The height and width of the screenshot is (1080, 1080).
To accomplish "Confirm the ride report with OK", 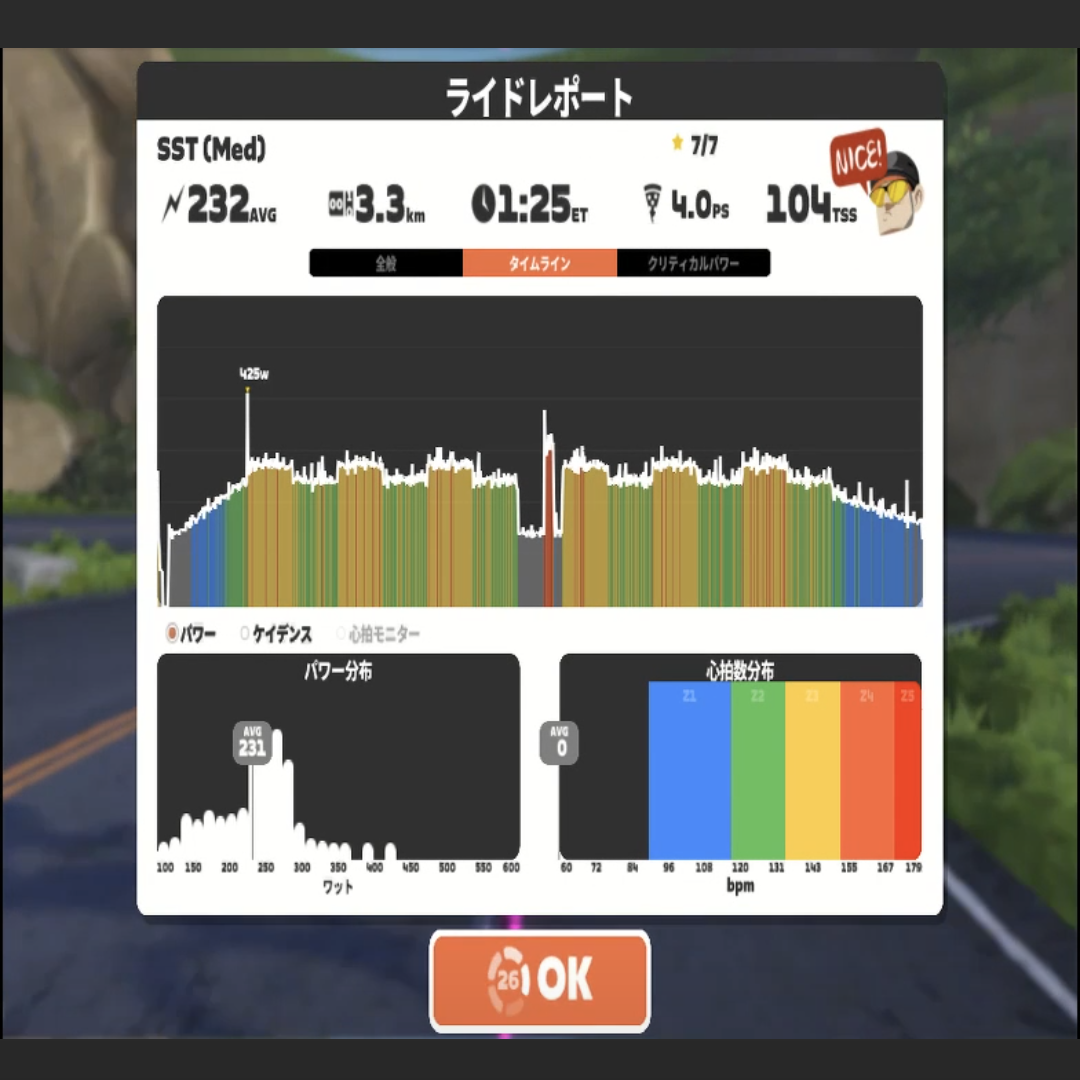I will 540,980.
